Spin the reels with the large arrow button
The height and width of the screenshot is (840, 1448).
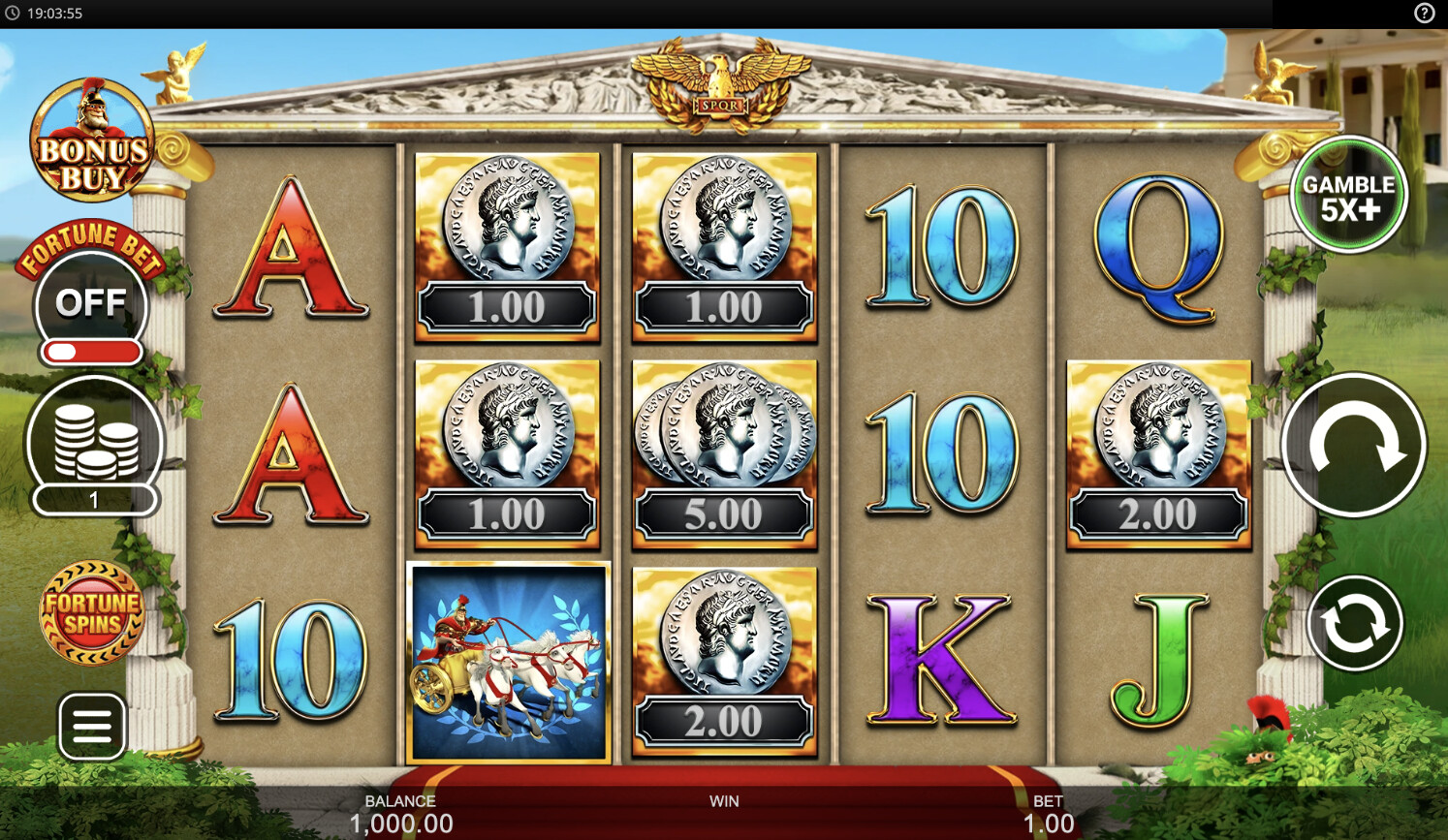tap(1354, 446)
